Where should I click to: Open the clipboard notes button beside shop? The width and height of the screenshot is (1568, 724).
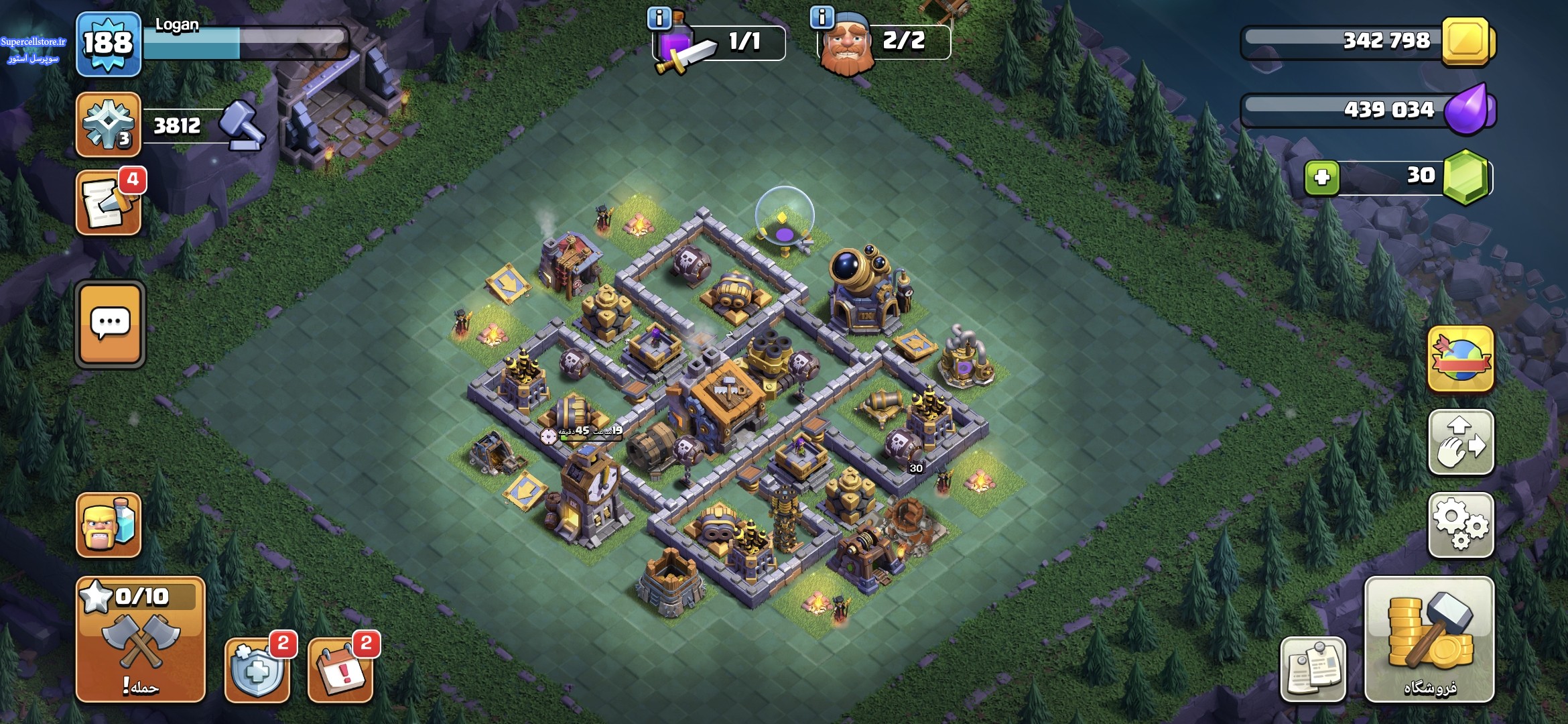pyautogui.click(x=1313, y=669)
